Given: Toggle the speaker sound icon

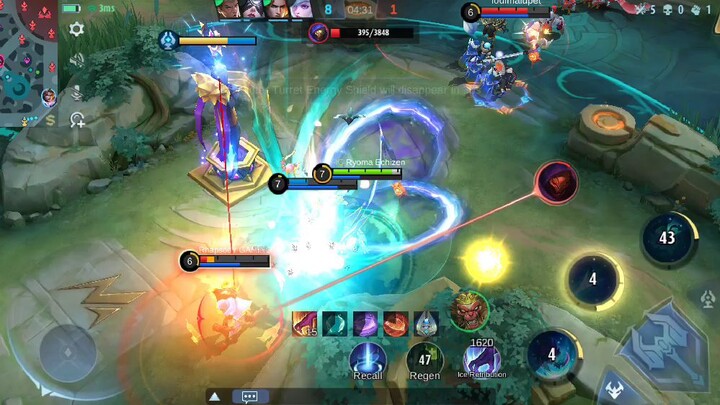Looking at the screenshot, I should click(76, 60).
